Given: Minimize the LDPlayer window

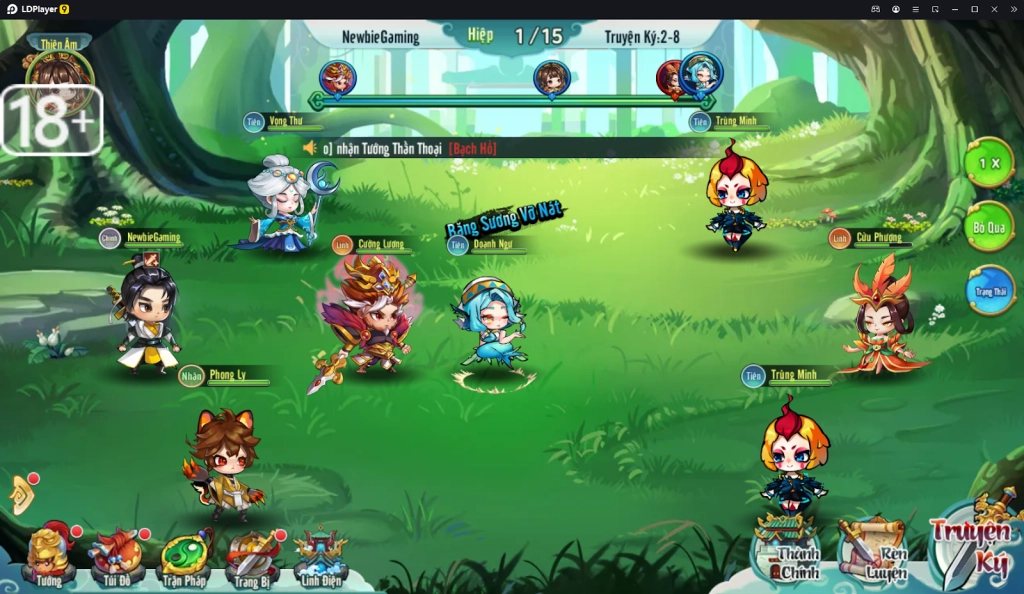Looking at the screenshot, I should pos(955,9).
